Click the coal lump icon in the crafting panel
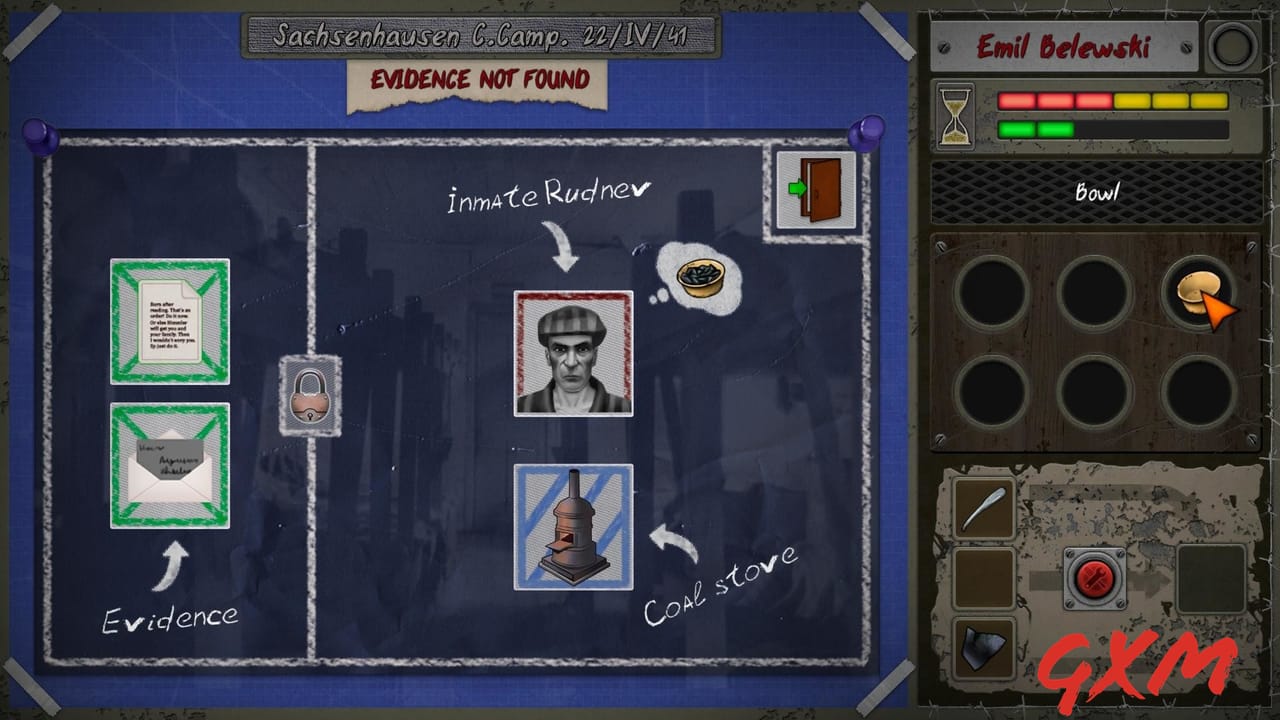 981,640
